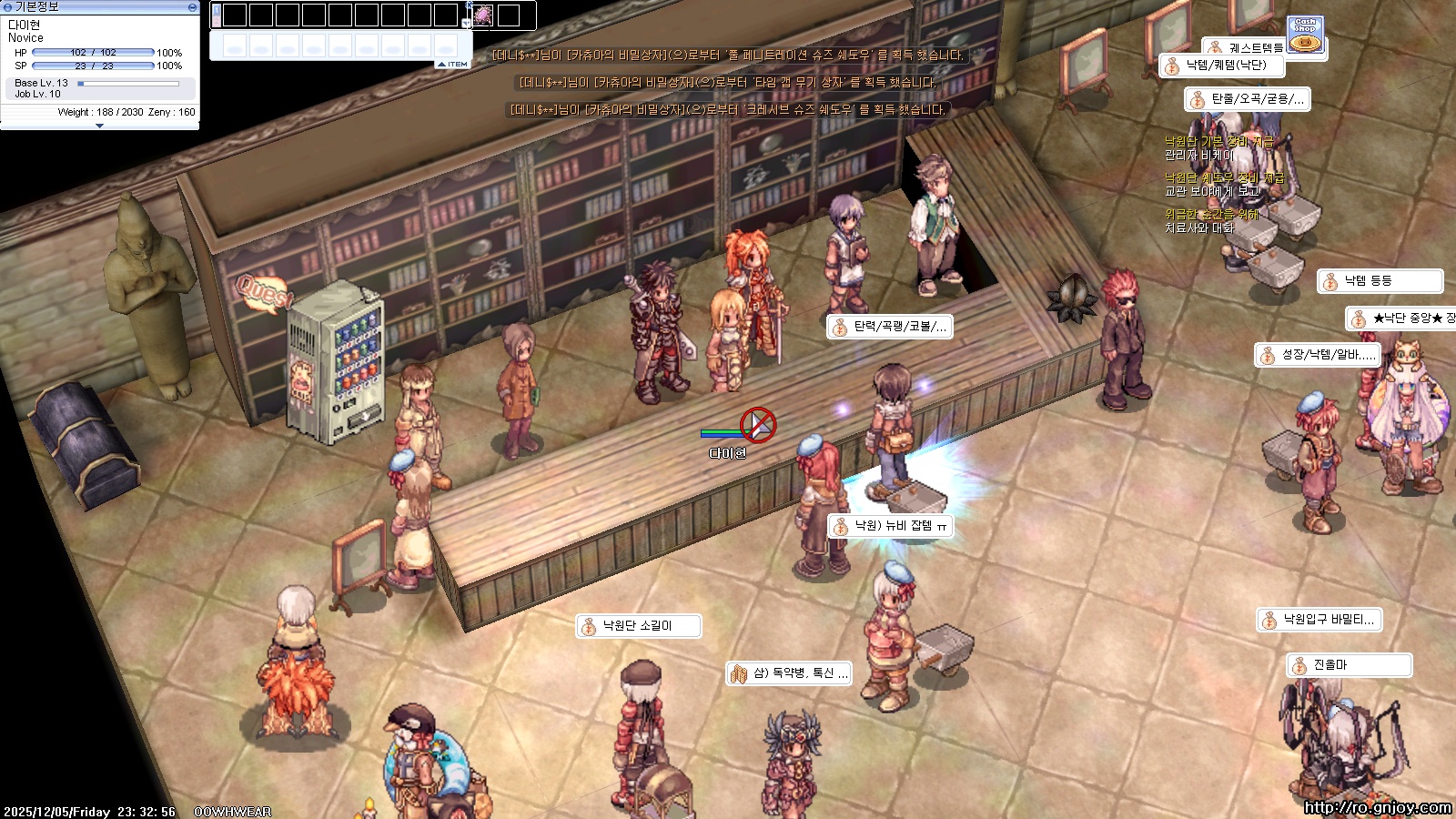Open the 탄줄/오곡/굳용 vendor shop sign

1248,99
